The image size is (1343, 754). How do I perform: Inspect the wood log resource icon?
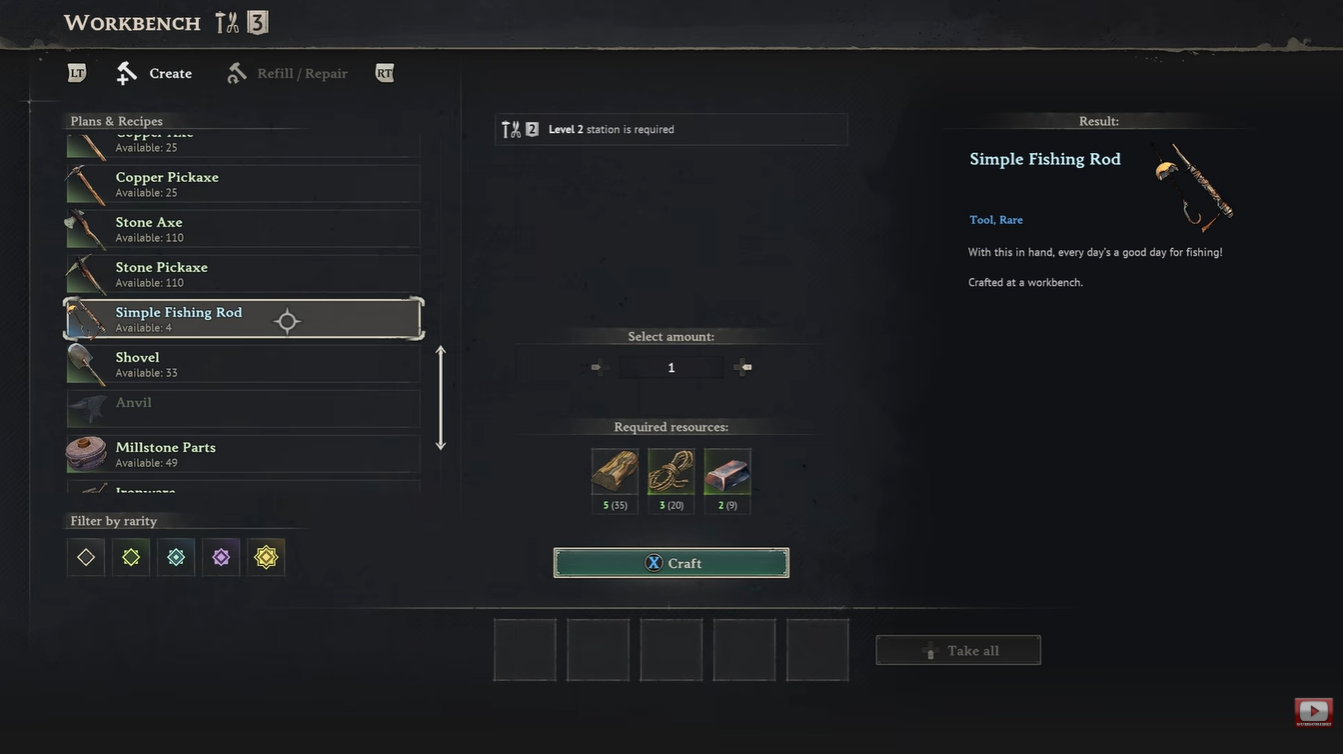point(615,471)
